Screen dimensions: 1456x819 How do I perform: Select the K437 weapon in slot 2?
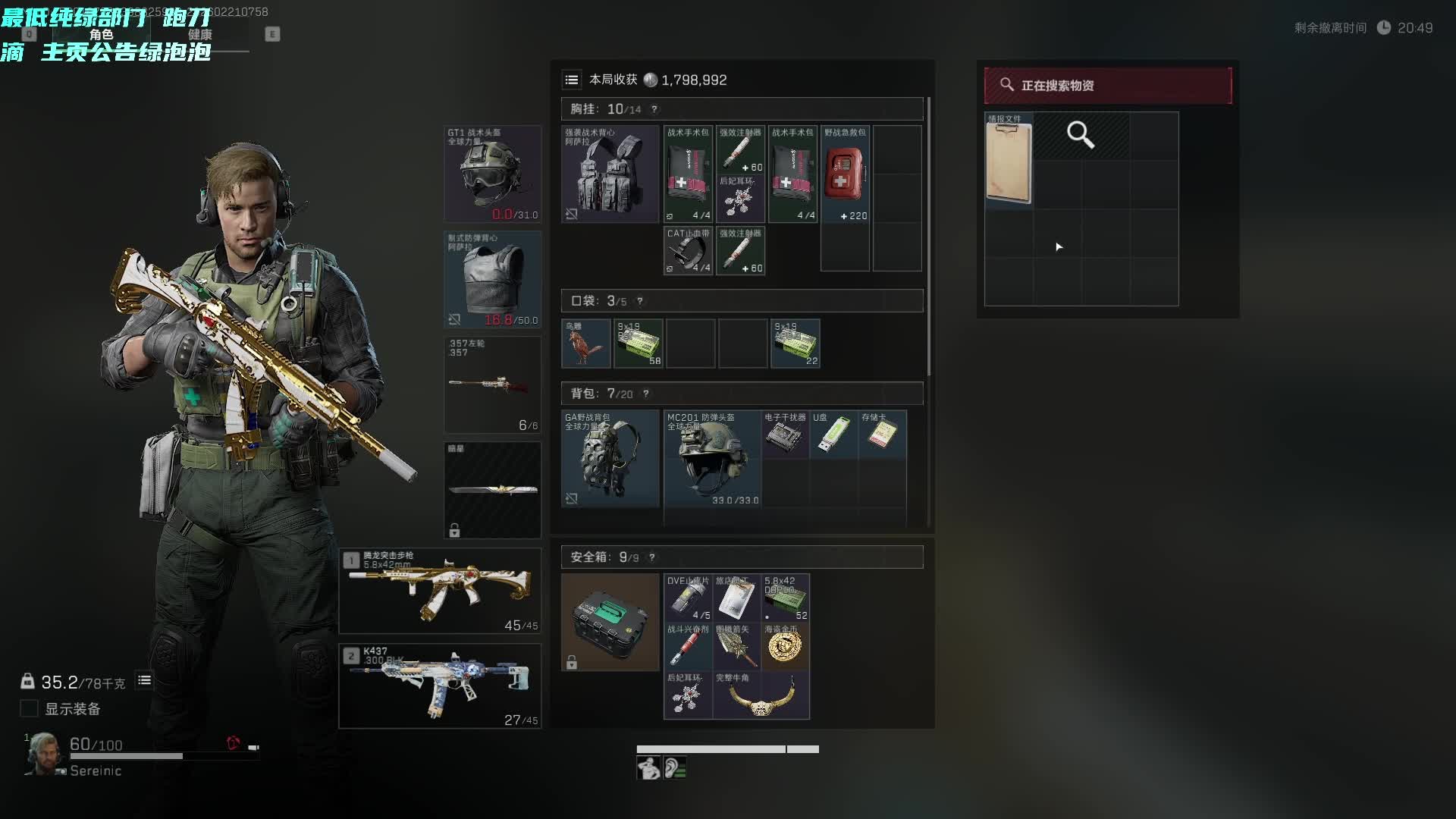pyautogui.click(x=440, y=686)
